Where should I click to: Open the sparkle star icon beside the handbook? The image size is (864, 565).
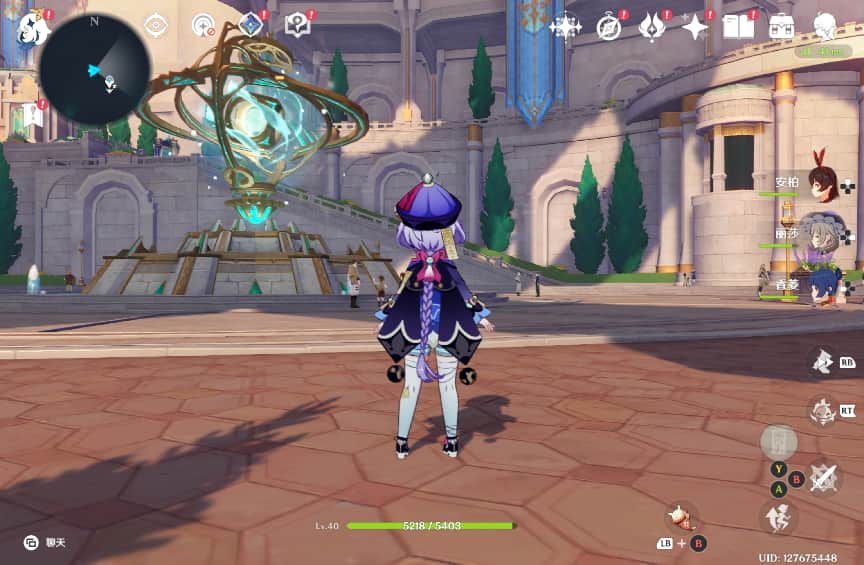click(x=695, y=26)
